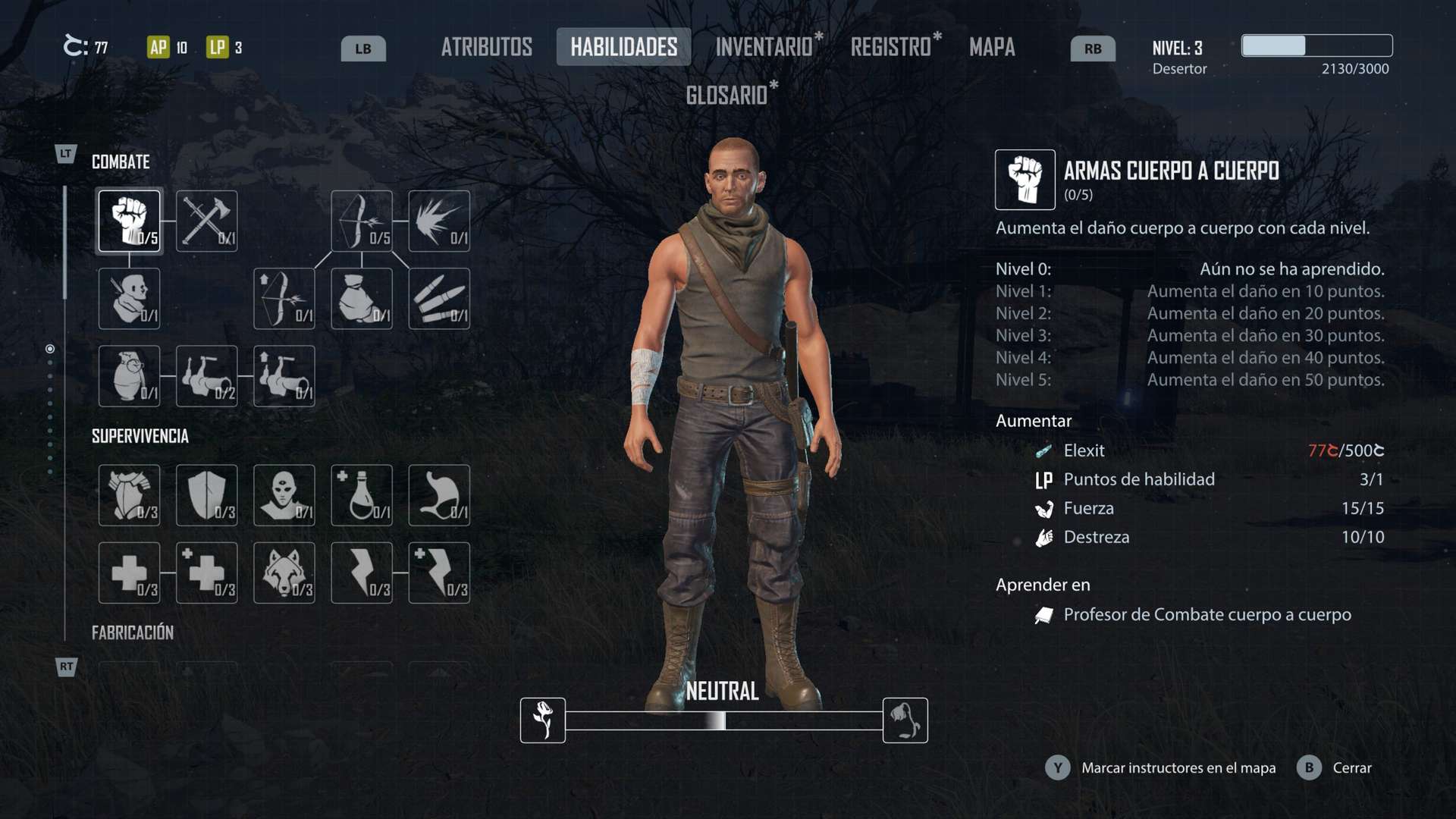This screenshot has height=819, width=1456.
Task: Choose the head with arrow skill
Action: tap(130, 298)
